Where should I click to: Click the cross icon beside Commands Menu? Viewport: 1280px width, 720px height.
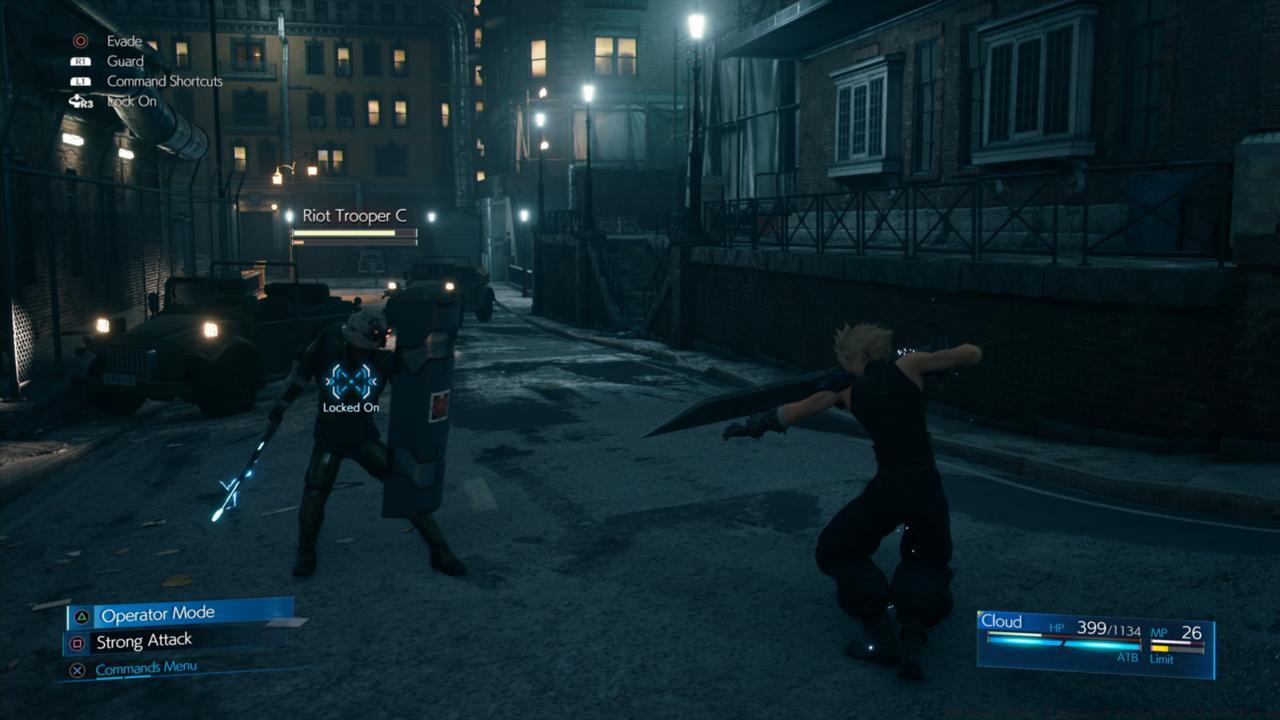pyautogui.click(x=75, y=667)
